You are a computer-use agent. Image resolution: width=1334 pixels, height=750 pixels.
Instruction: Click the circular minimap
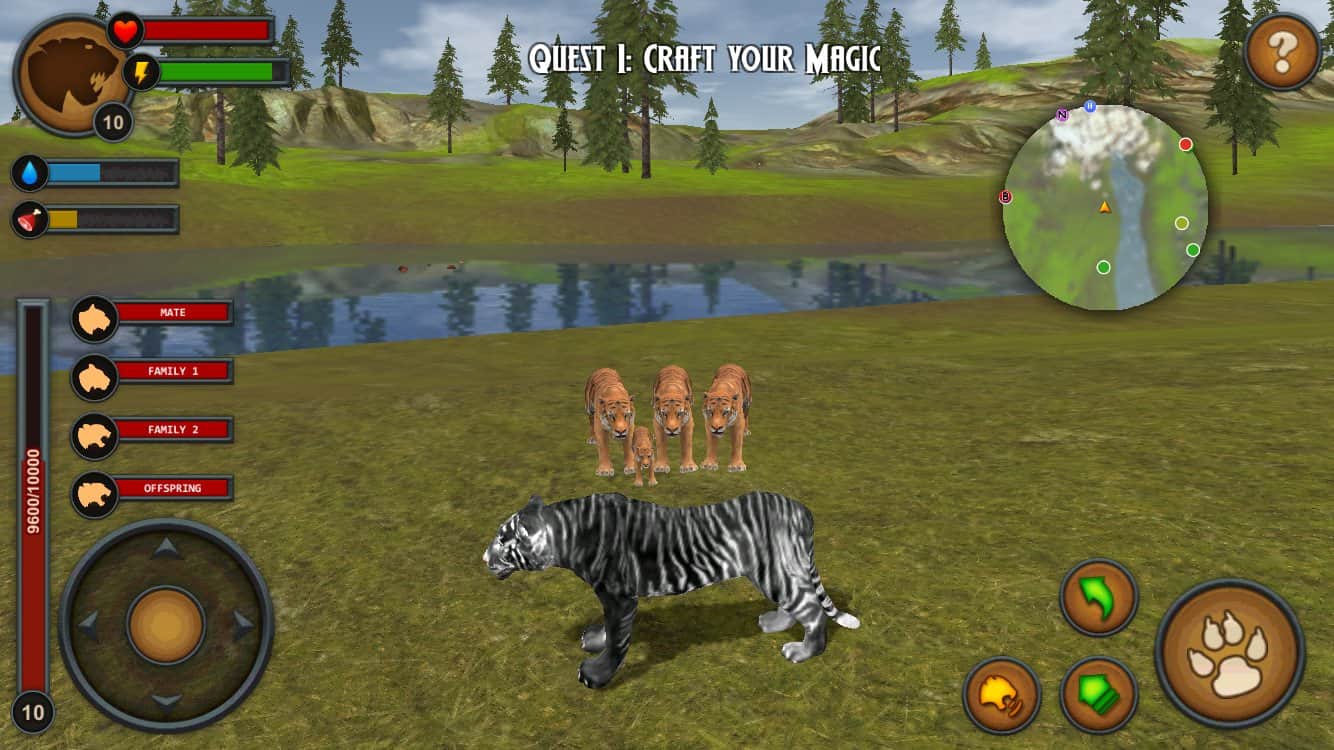(x=1105, y=207)
